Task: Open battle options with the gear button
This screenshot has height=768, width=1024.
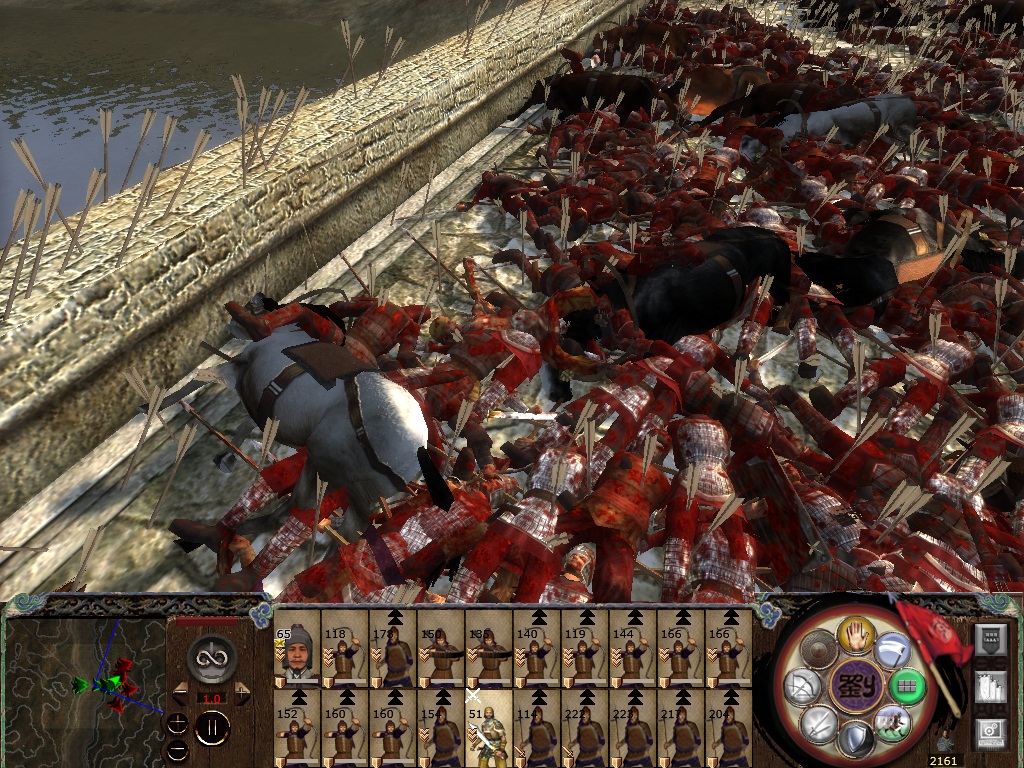Action: coord(989,733)
